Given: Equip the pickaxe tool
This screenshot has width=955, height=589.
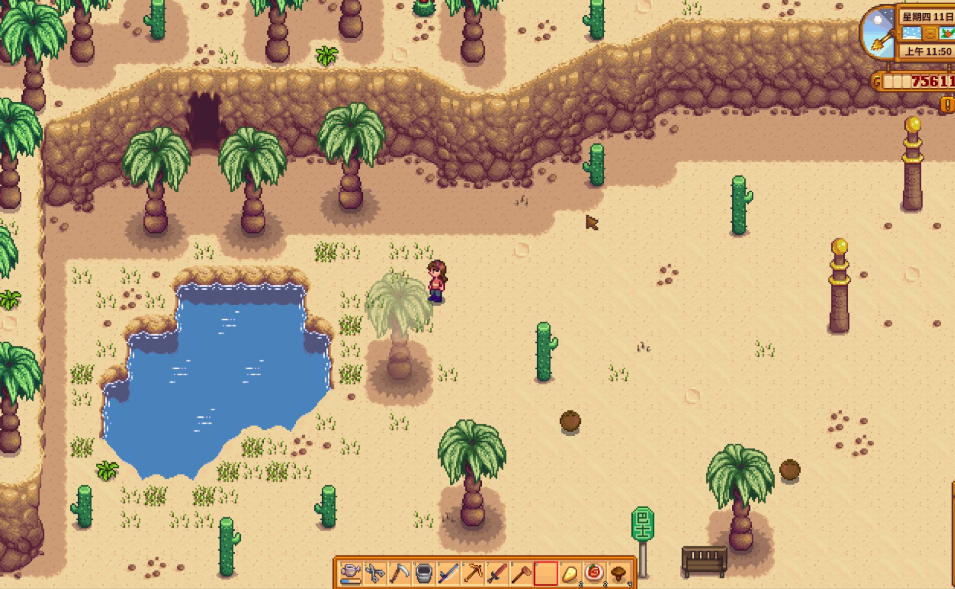Looking at the screenshot, I should (x=473, y=573).
